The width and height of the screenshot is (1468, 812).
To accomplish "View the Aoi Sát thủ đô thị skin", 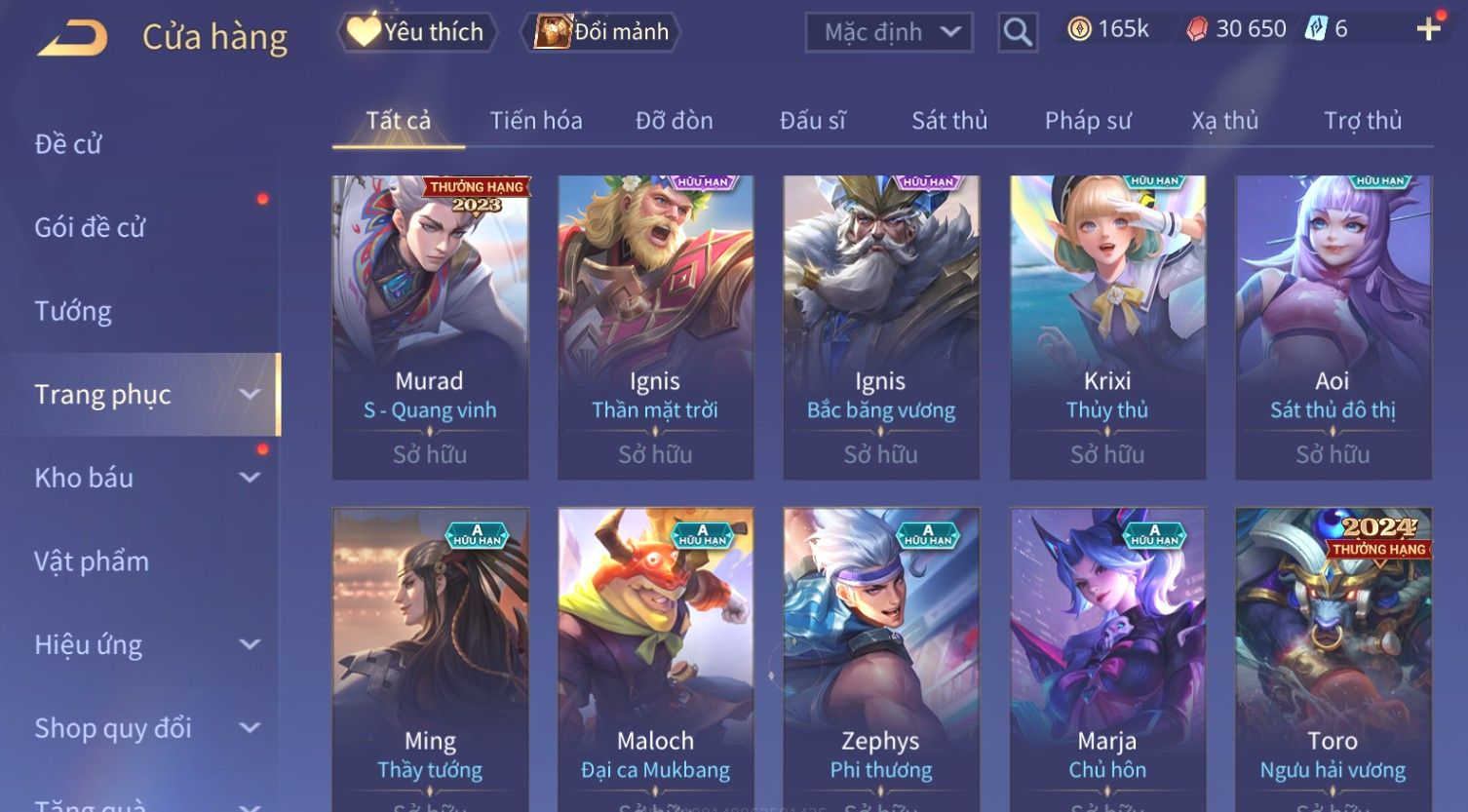I will tap(1333, 328).
